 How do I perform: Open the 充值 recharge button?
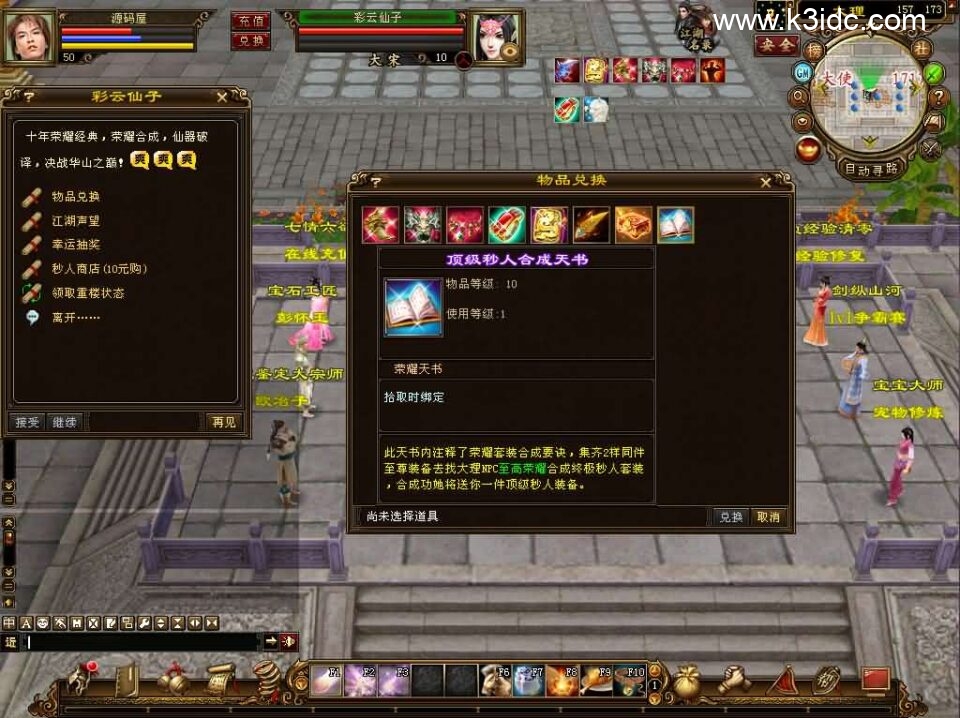pos(250,21)
